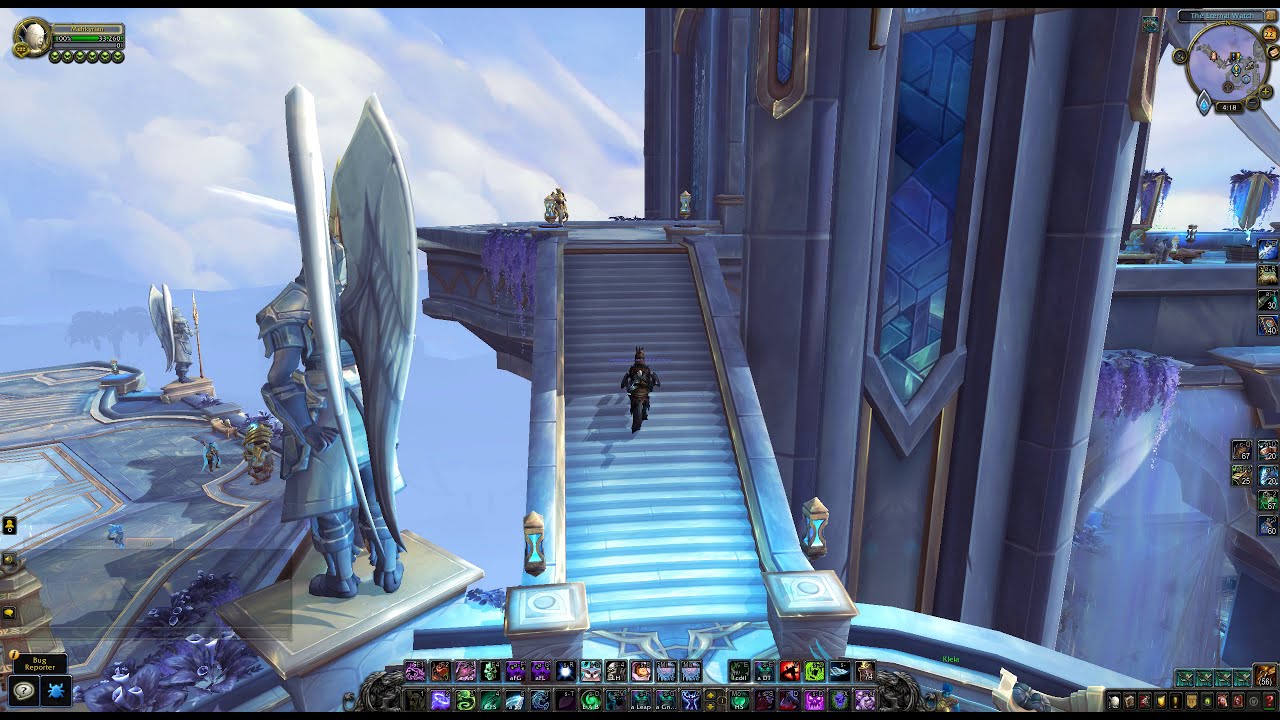Toggle minimap tracking with the magnifying glass
Viewport: 1280px width, 720px height.
pos(1179,56)
